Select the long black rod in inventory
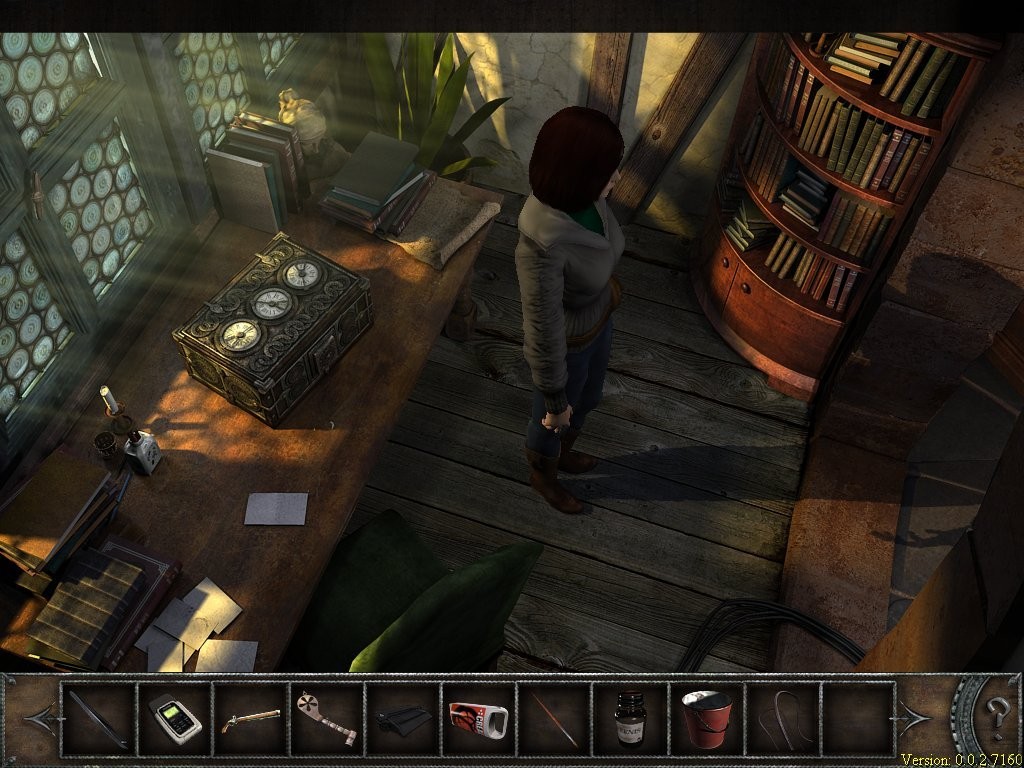 (x=98, y=718)
